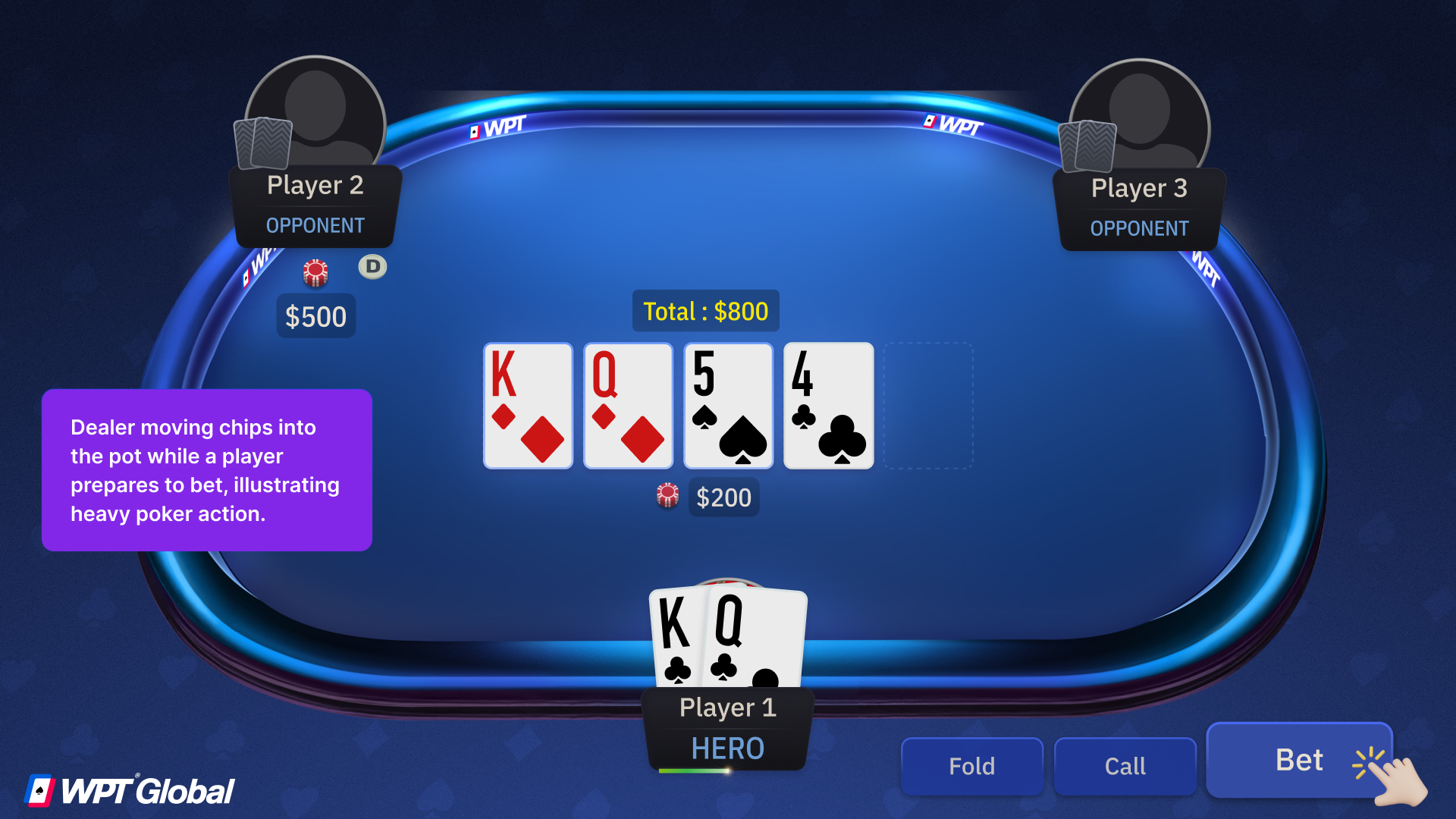Click the 5 of Spades community card
The width and height of the screenshot is (1456, 819).
click(x=727, y=405)
